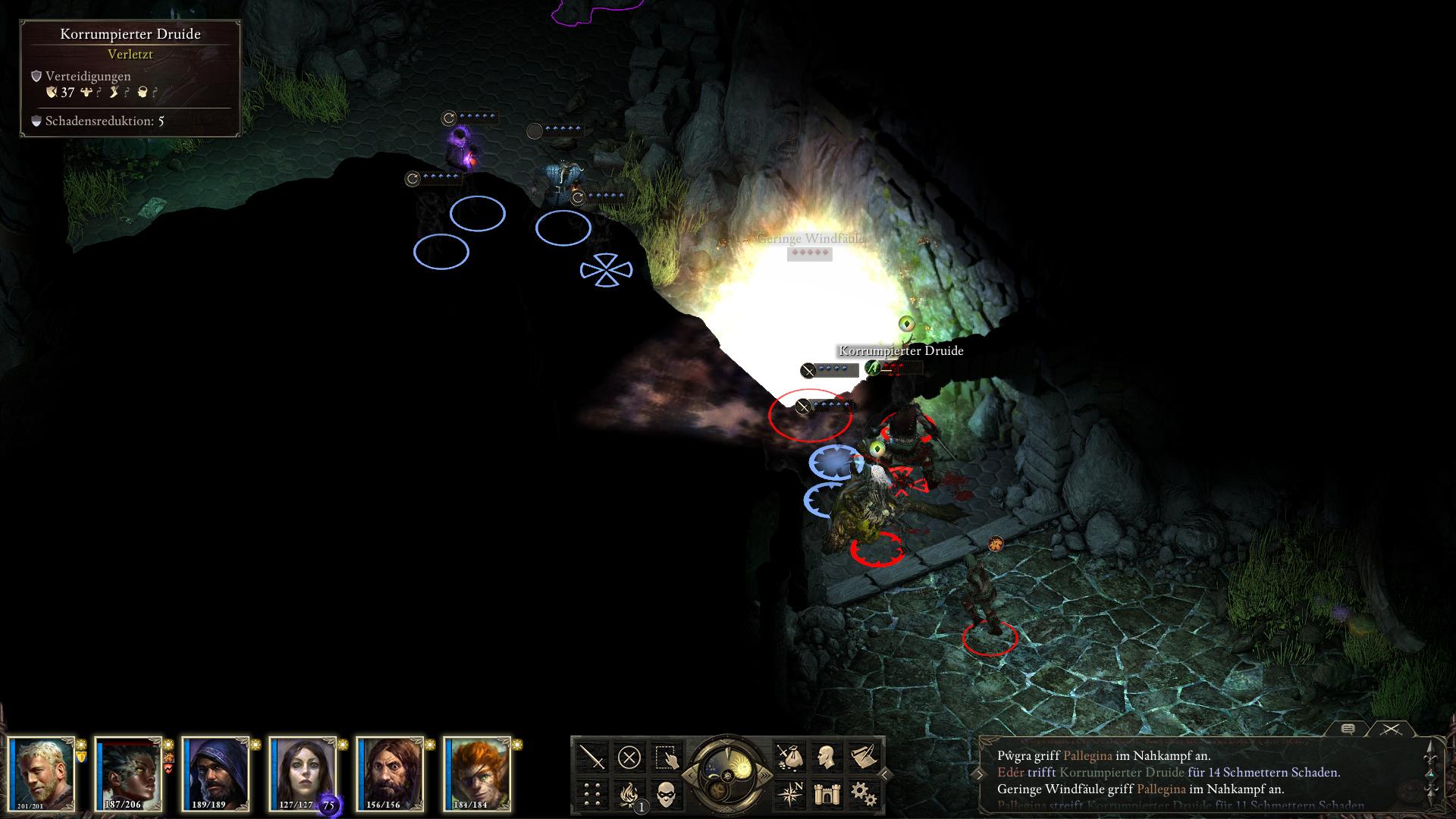Toggle stealth mode with the masked face
Viewport: 1456px width, 819px height.
pyautogui.click(x=666, y=794)
